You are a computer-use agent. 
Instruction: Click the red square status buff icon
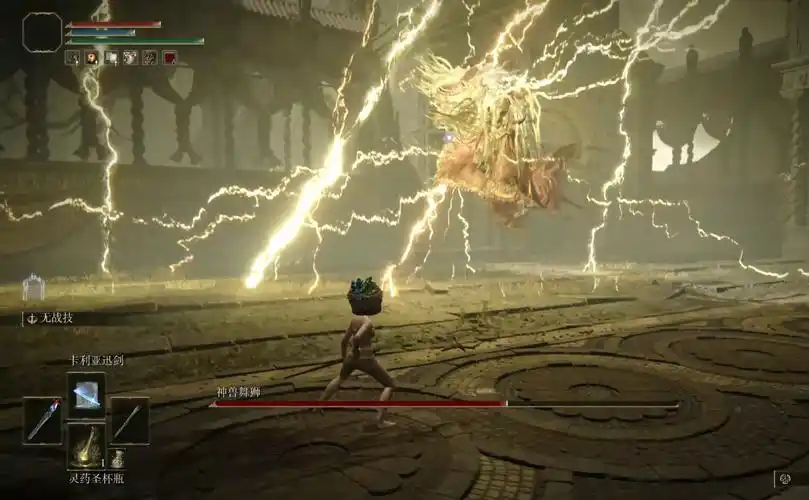(x=169, y=58)
